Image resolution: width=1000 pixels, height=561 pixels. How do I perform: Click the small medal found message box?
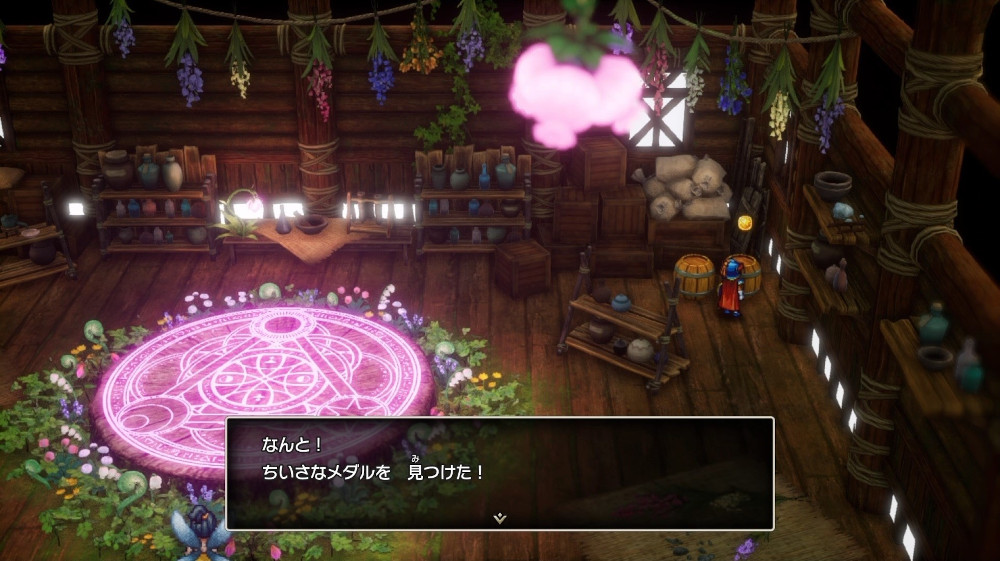(499, 471)
